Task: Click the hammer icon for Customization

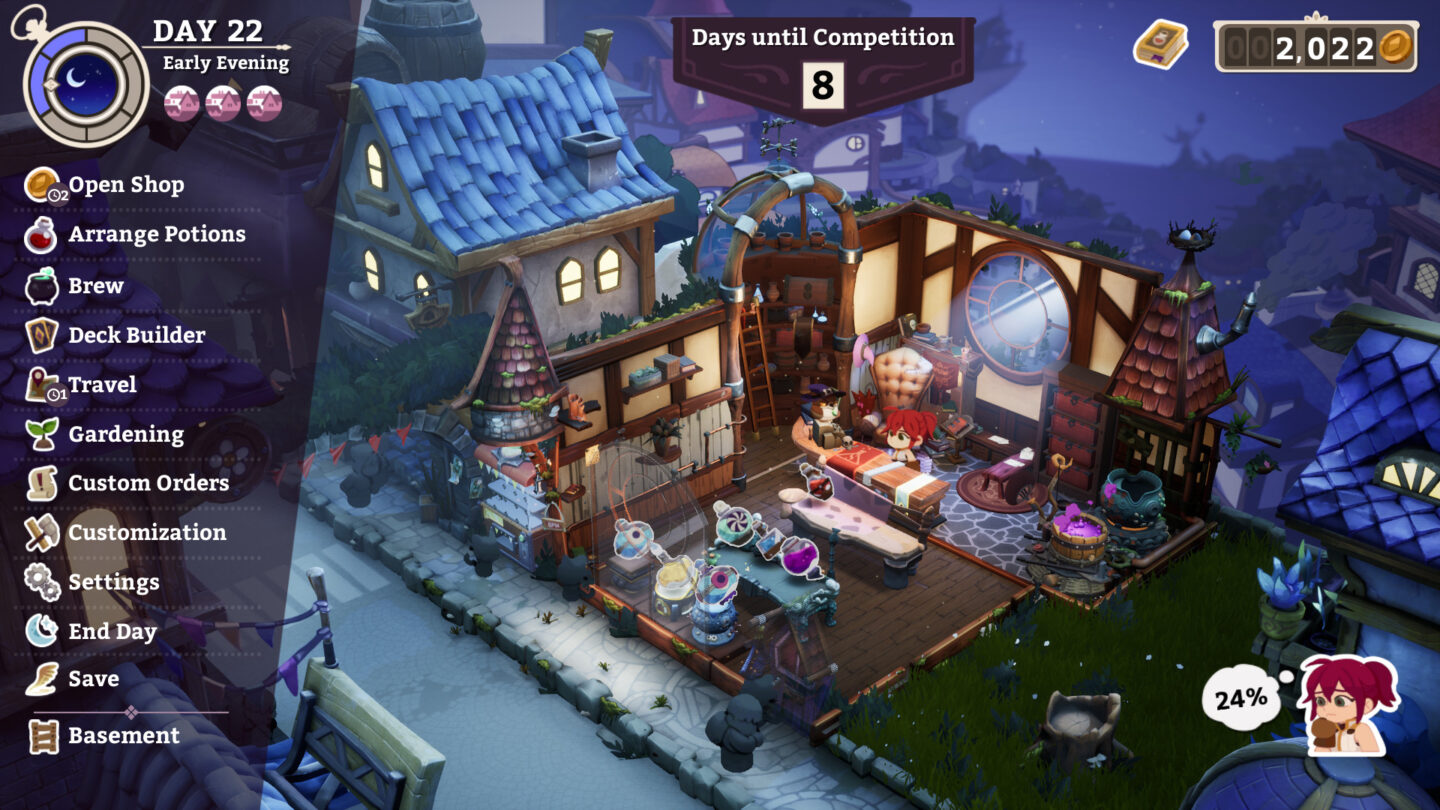Action: [40, 532]
